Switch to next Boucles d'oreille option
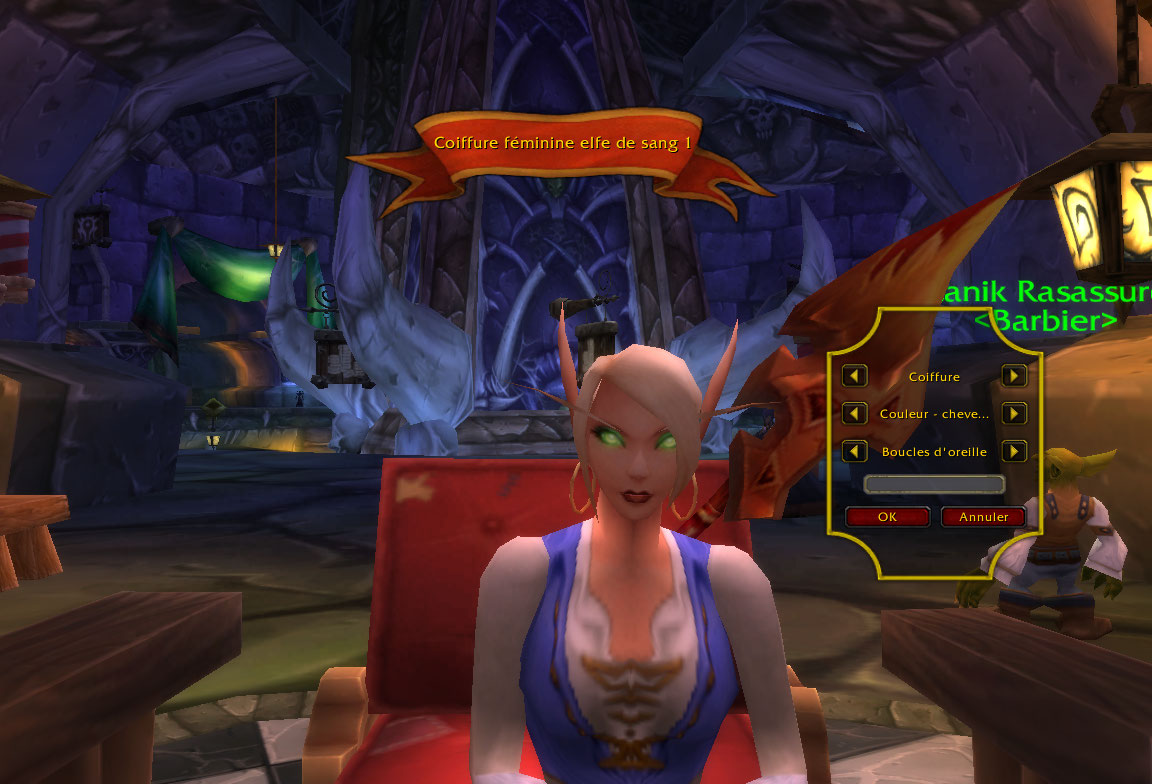The width and height of the screenshot is (1152, 784). point(1014,451)
